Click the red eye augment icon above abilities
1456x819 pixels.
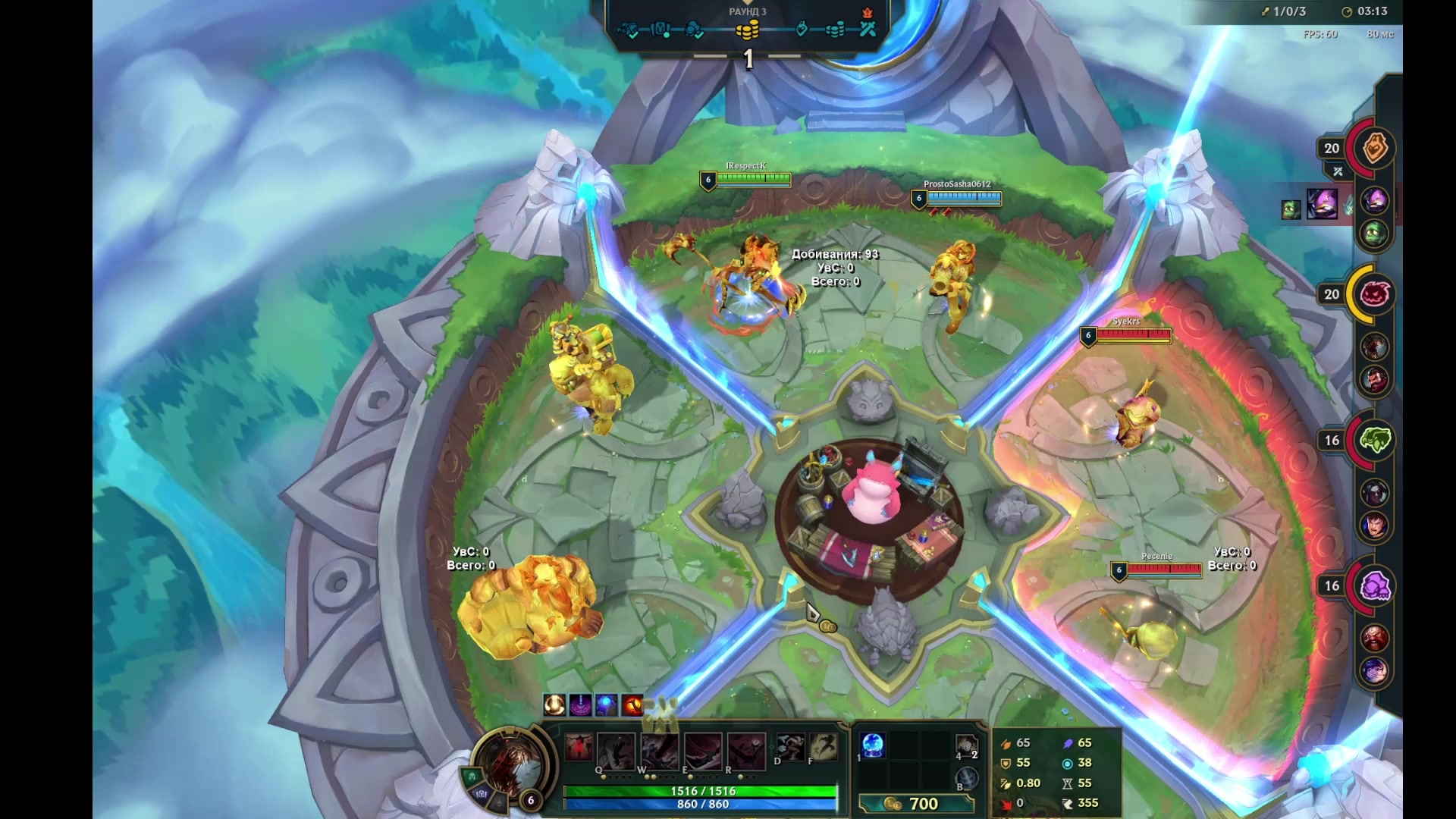(632, 707)
